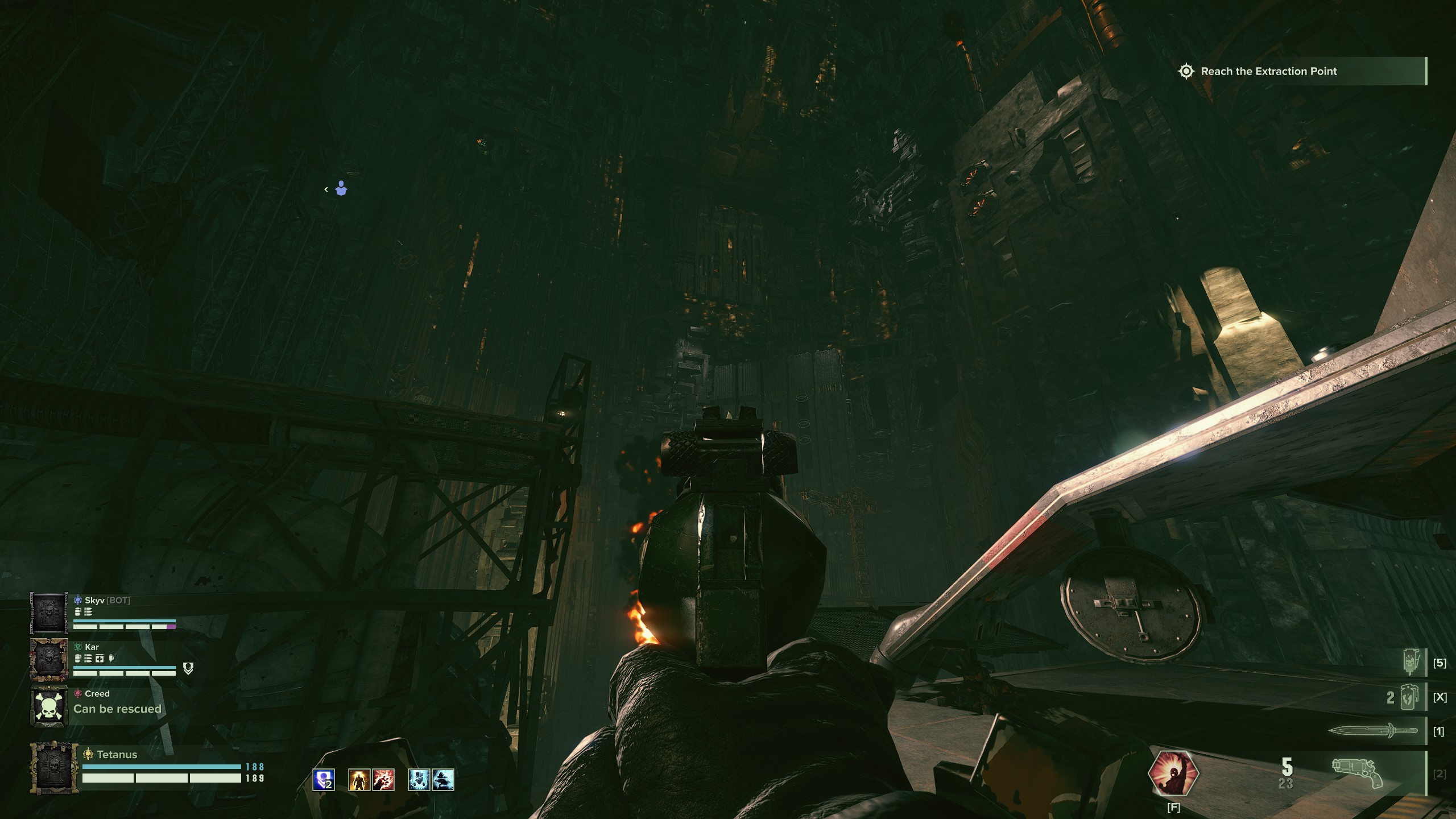Select the revolver weapon slot
Screen dimensions: 1456x819
(1358, 773)
